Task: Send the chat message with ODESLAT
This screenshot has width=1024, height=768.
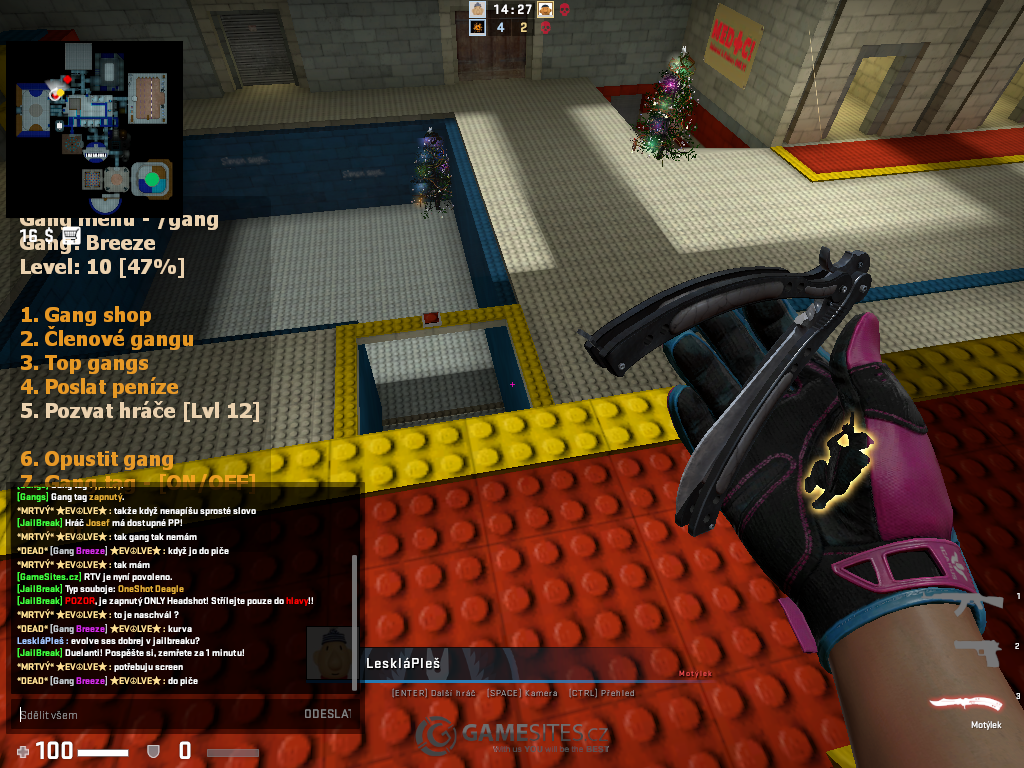Action: (x=327, y=714)
